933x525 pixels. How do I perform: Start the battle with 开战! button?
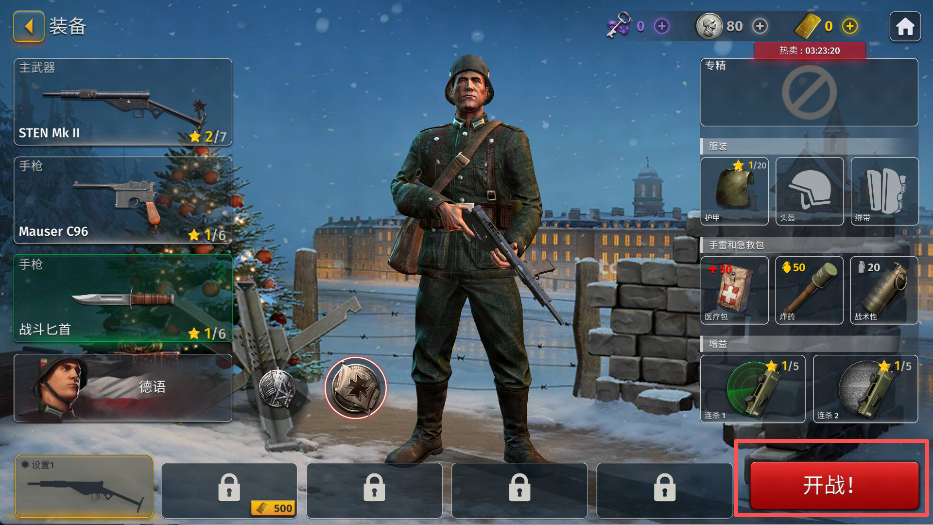(834, 485)
